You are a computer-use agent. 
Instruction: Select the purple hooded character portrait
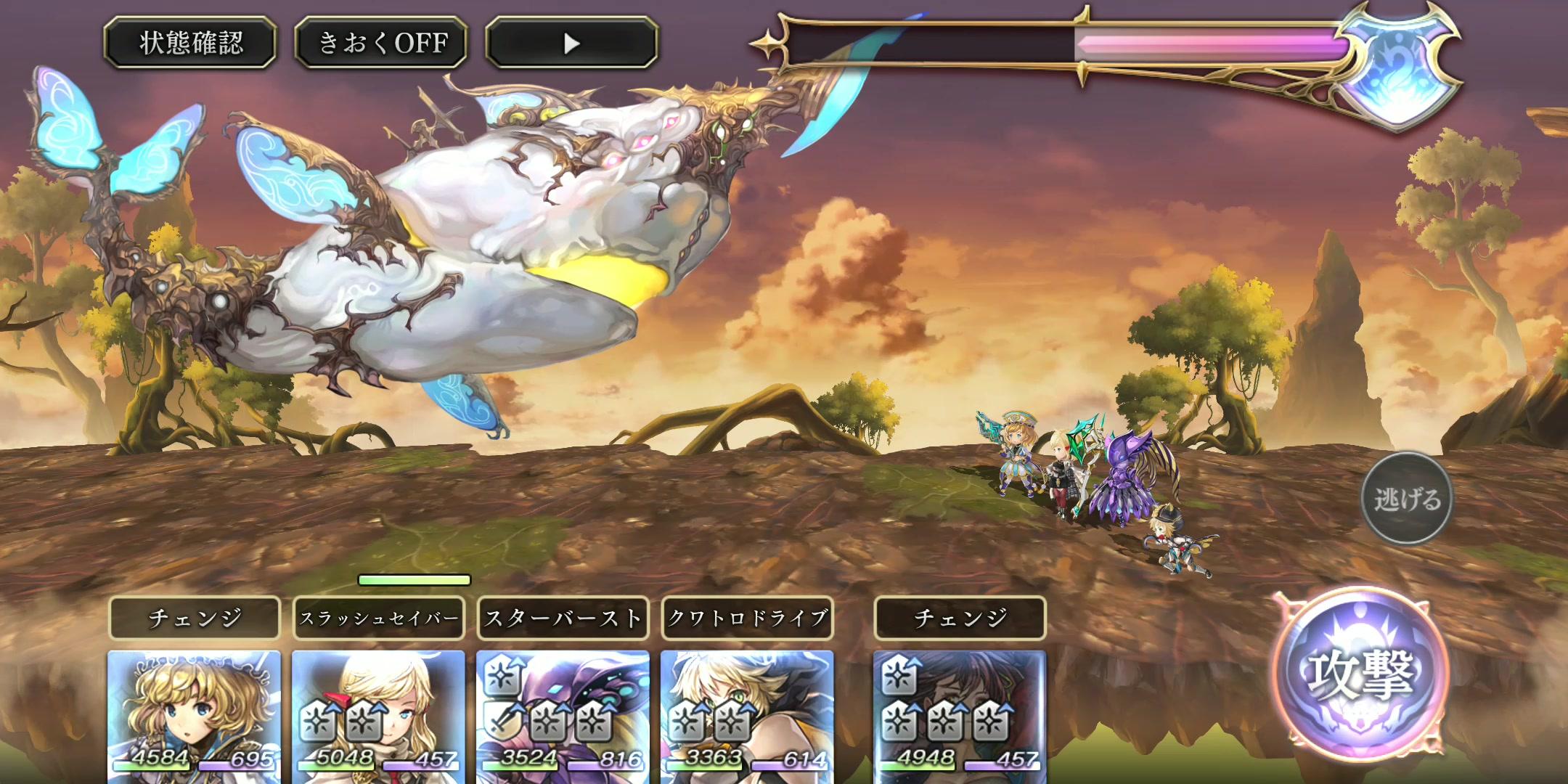click(563, 715)
